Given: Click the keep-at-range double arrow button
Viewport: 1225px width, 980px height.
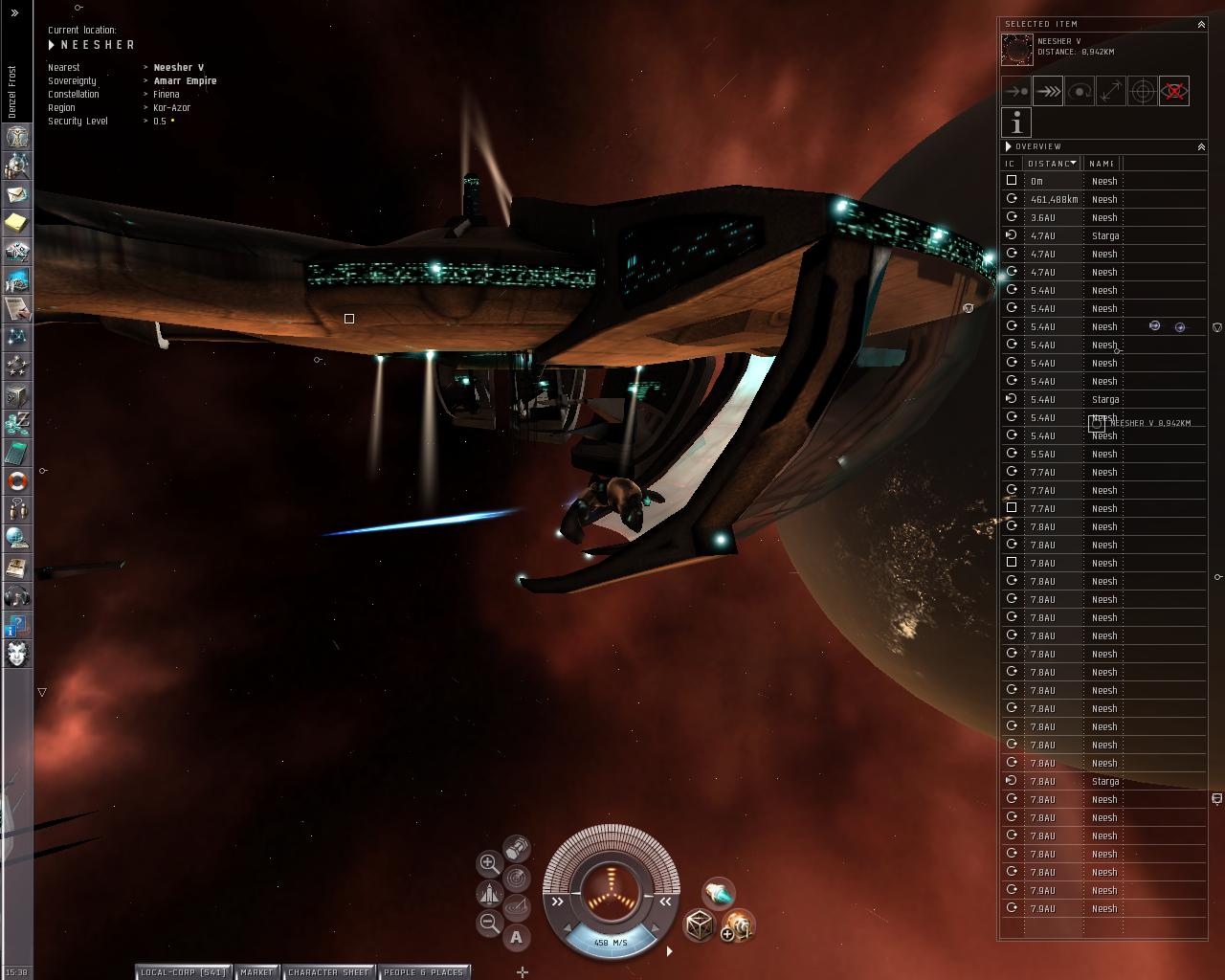Looking at the screenshot, I should [1111, 91].
